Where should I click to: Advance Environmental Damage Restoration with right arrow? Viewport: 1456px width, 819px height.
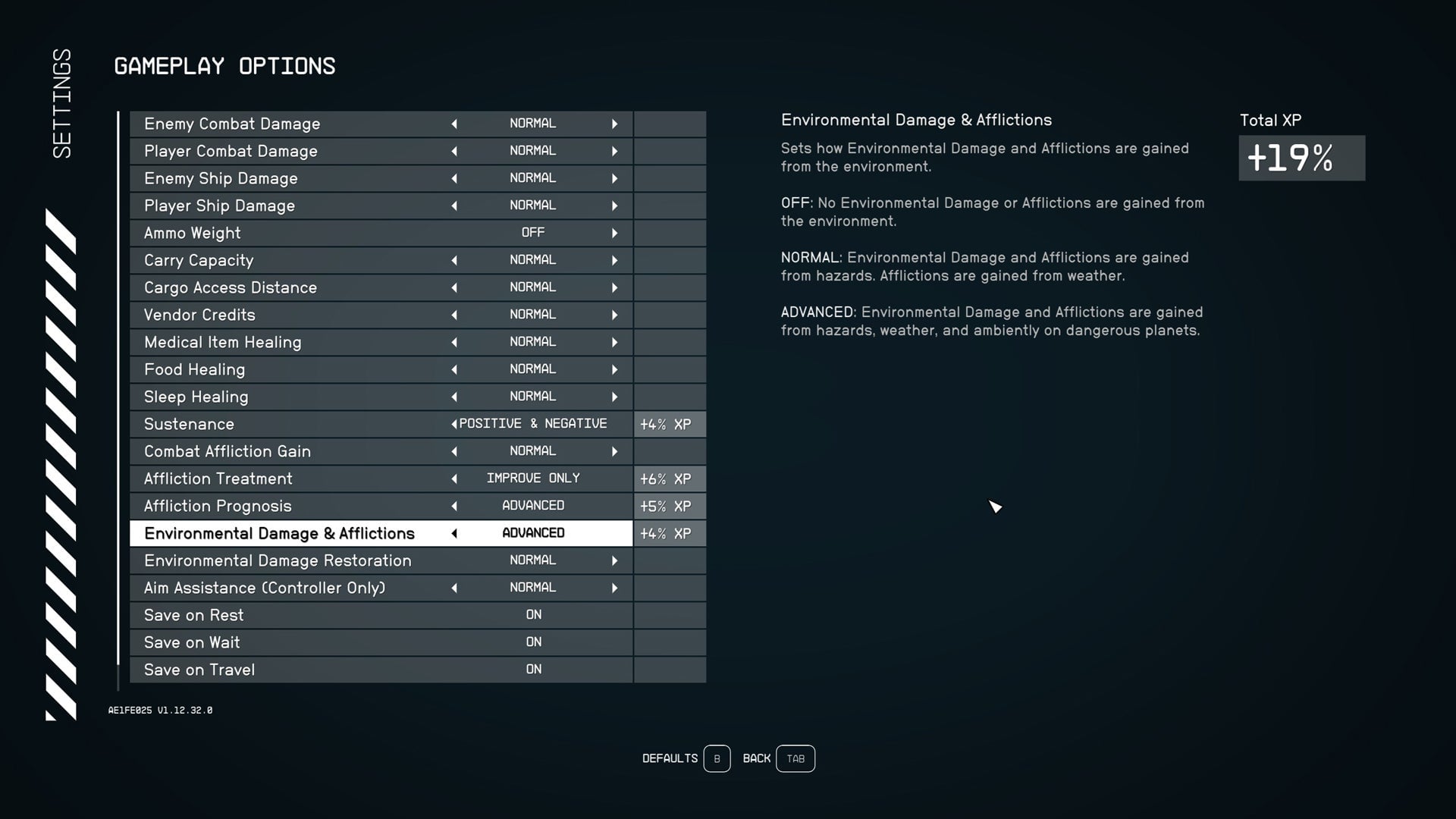[614, 560]
